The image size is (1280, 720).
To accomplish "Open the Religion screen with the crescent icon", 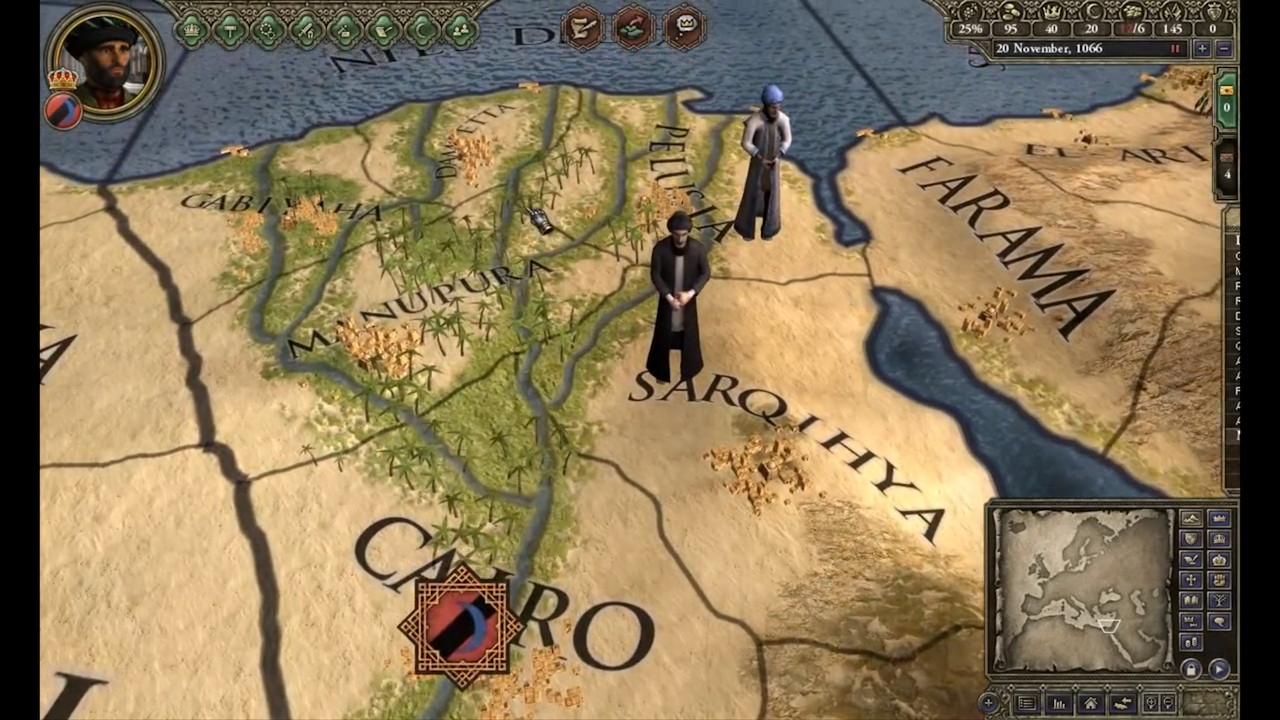I will pyautogui.click(x=420, y=28).
